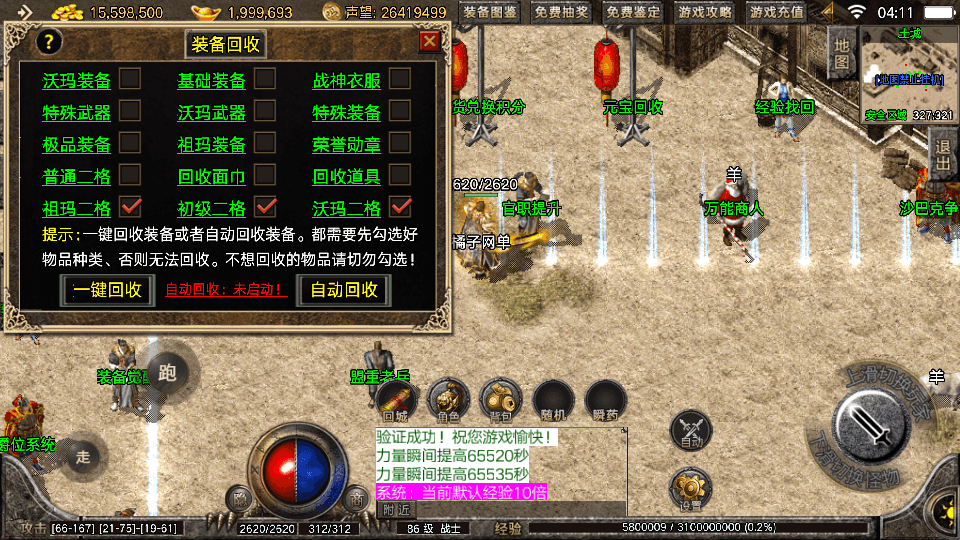This screenshot has width=960, height=540.
Task: Open the 设置 settings gear icon
Action: coord(690,488)
